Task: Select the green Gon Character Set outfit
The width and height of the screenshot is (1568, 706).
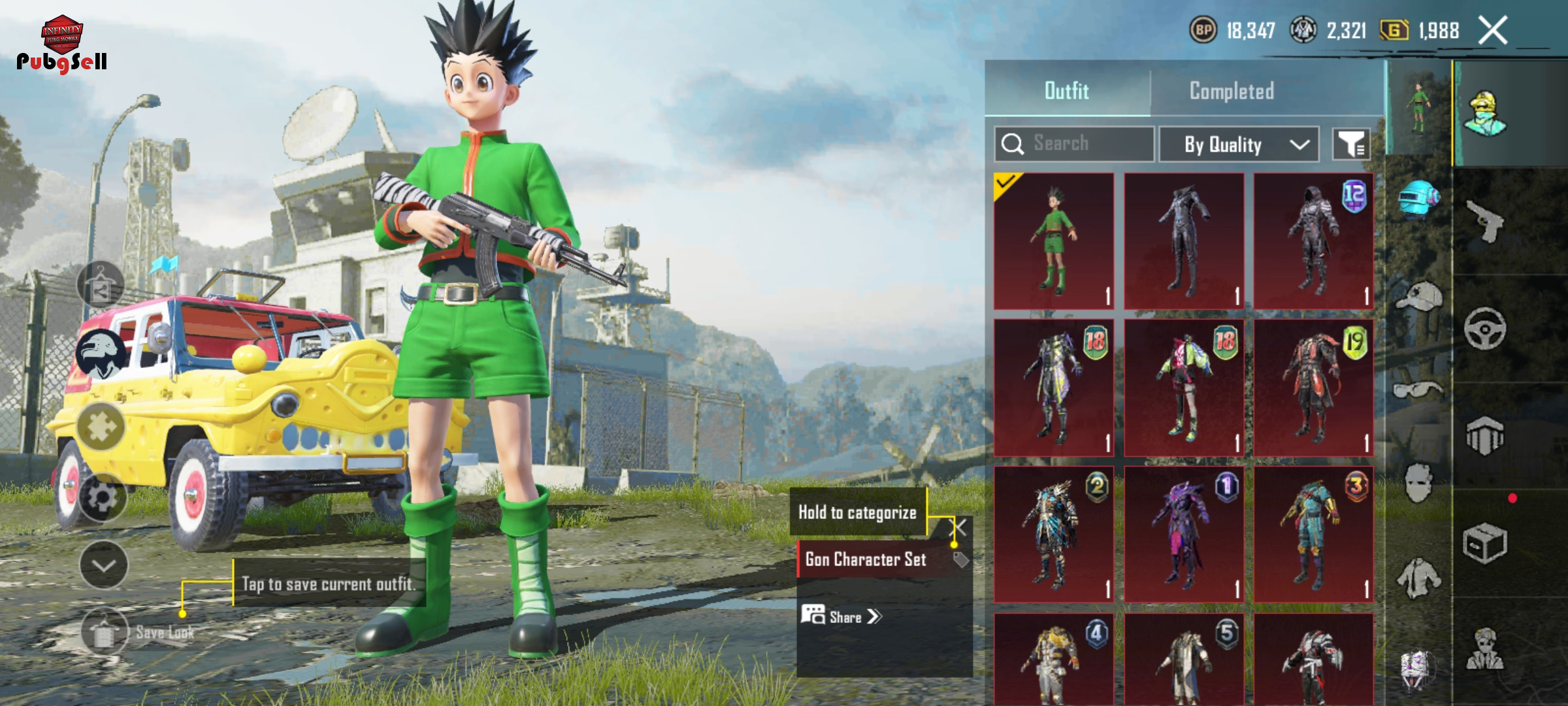Action: 1054,241
